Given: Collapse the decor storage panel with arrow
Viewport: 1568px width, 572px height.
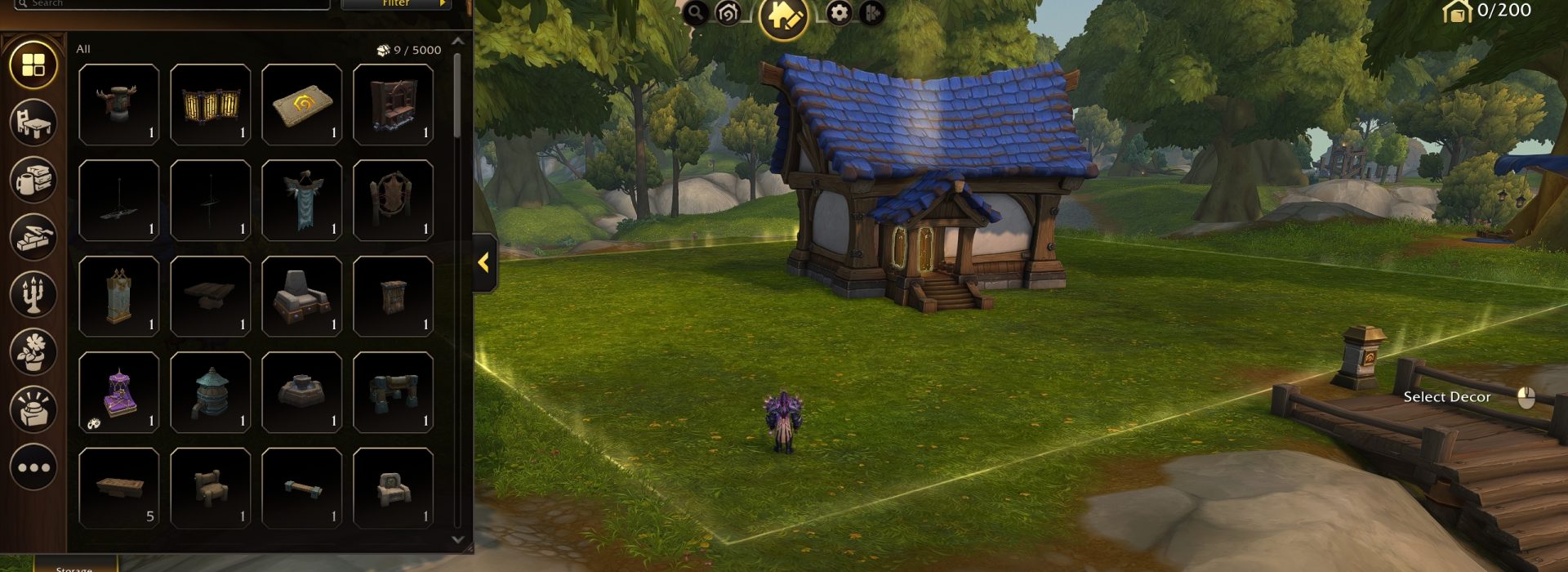Looking at the screenshot, I should (484, 262).
